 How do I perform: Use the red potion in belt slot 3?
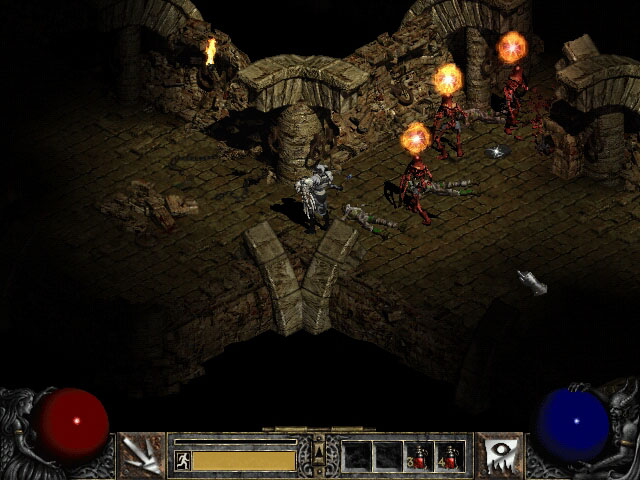point(419,456)
